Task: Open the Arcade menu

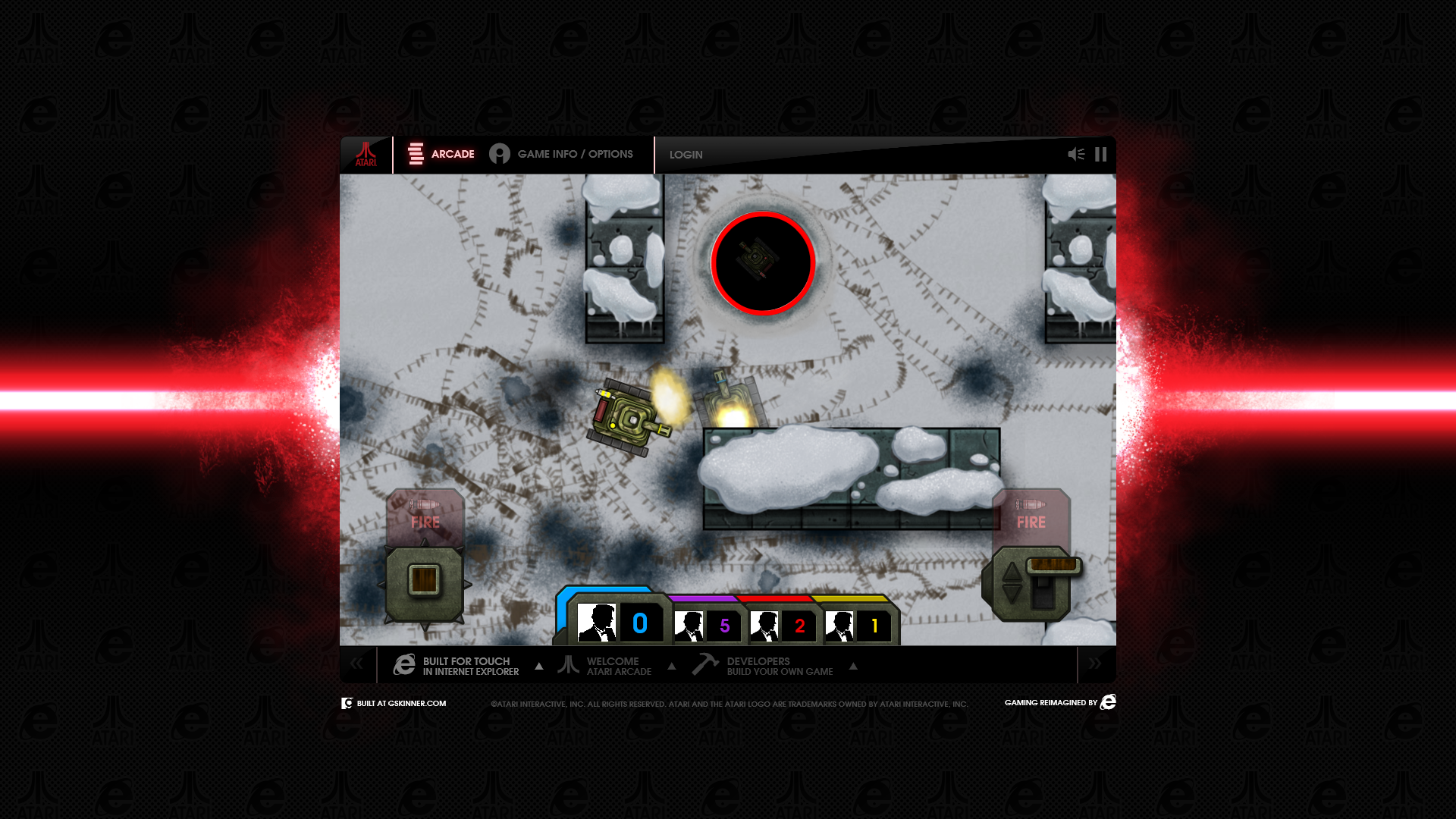Action: (441, 154)
